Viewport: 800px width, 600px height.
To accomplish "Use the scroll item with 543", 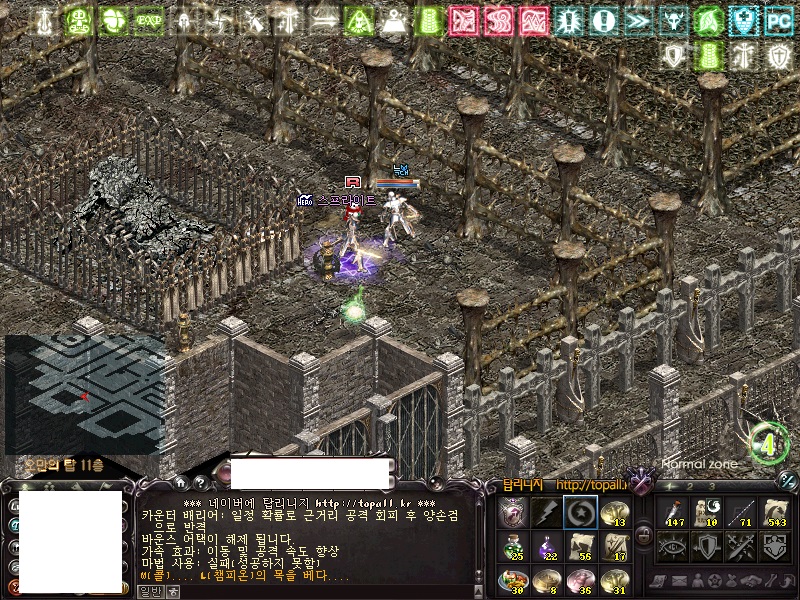I will (775, 512).
